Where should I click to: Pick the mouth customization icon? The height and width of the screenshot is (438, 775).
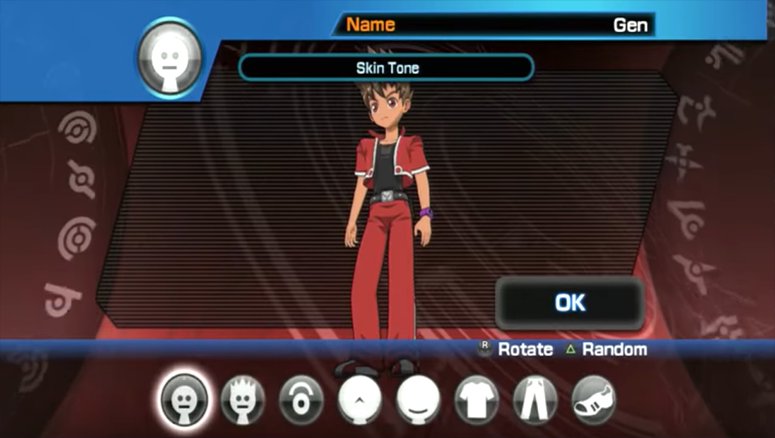click(418, 399)
